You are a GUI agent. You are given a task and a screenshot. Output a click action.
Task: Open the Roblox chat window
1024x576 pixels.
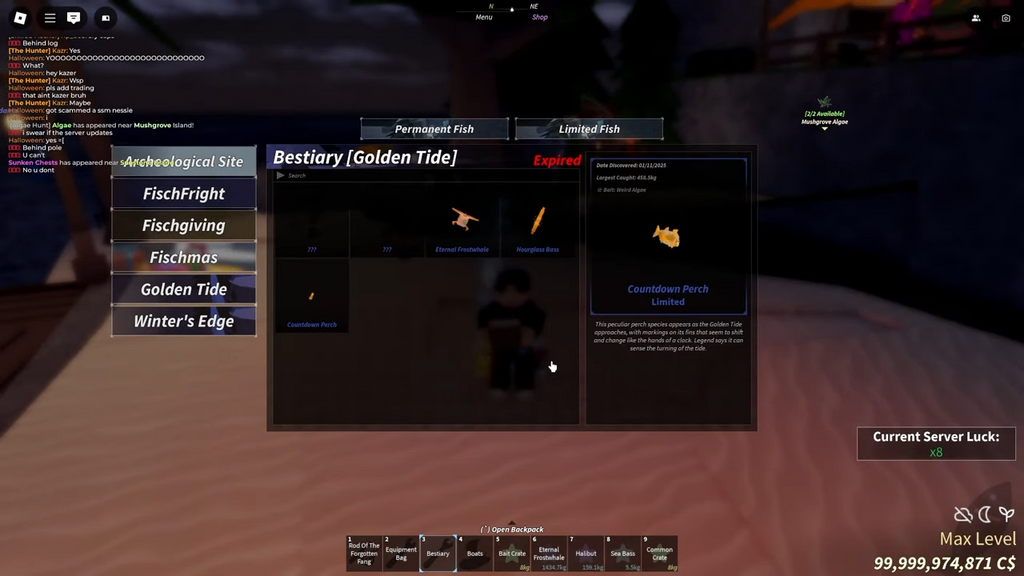point(74,18)
